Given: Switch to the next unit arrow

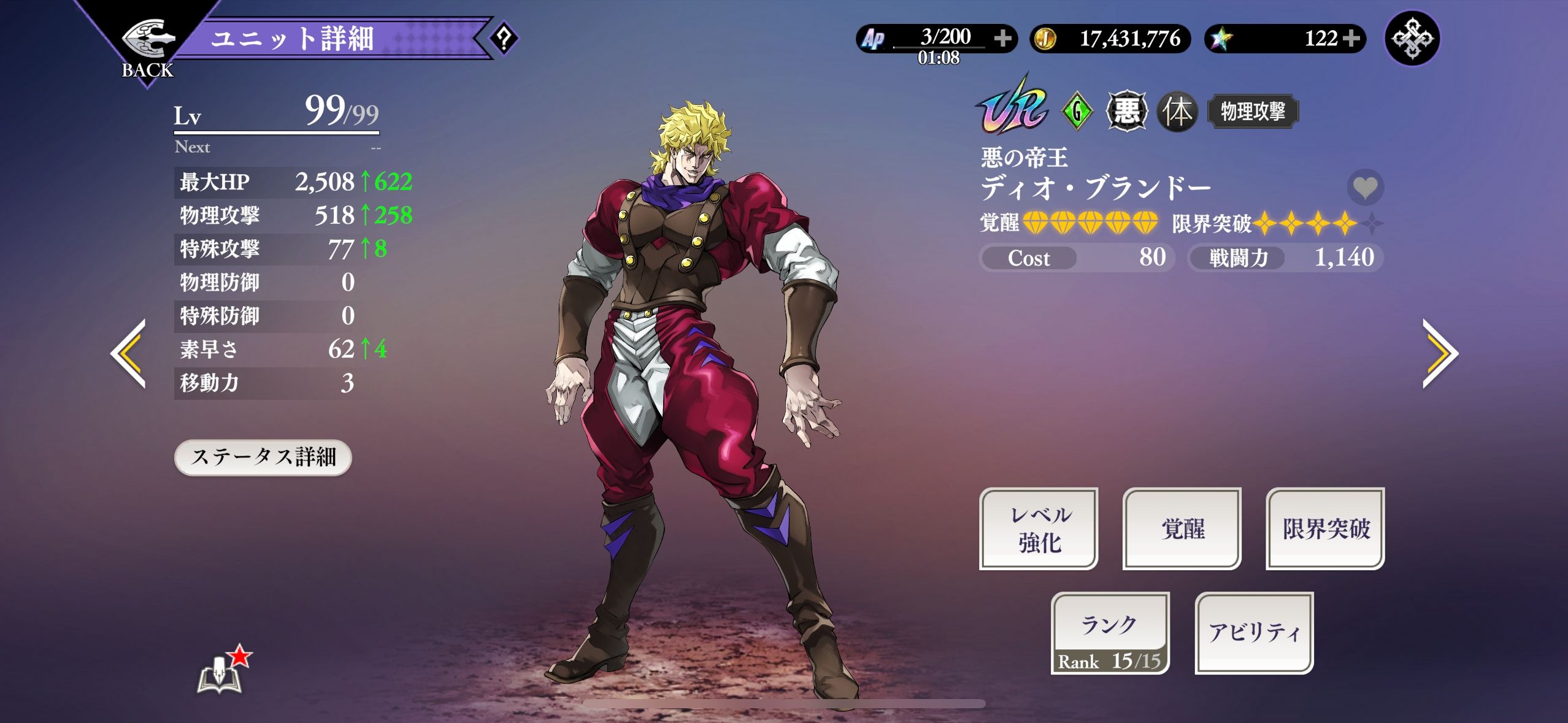Looking at the screenshot, I should coord(1439,354).
